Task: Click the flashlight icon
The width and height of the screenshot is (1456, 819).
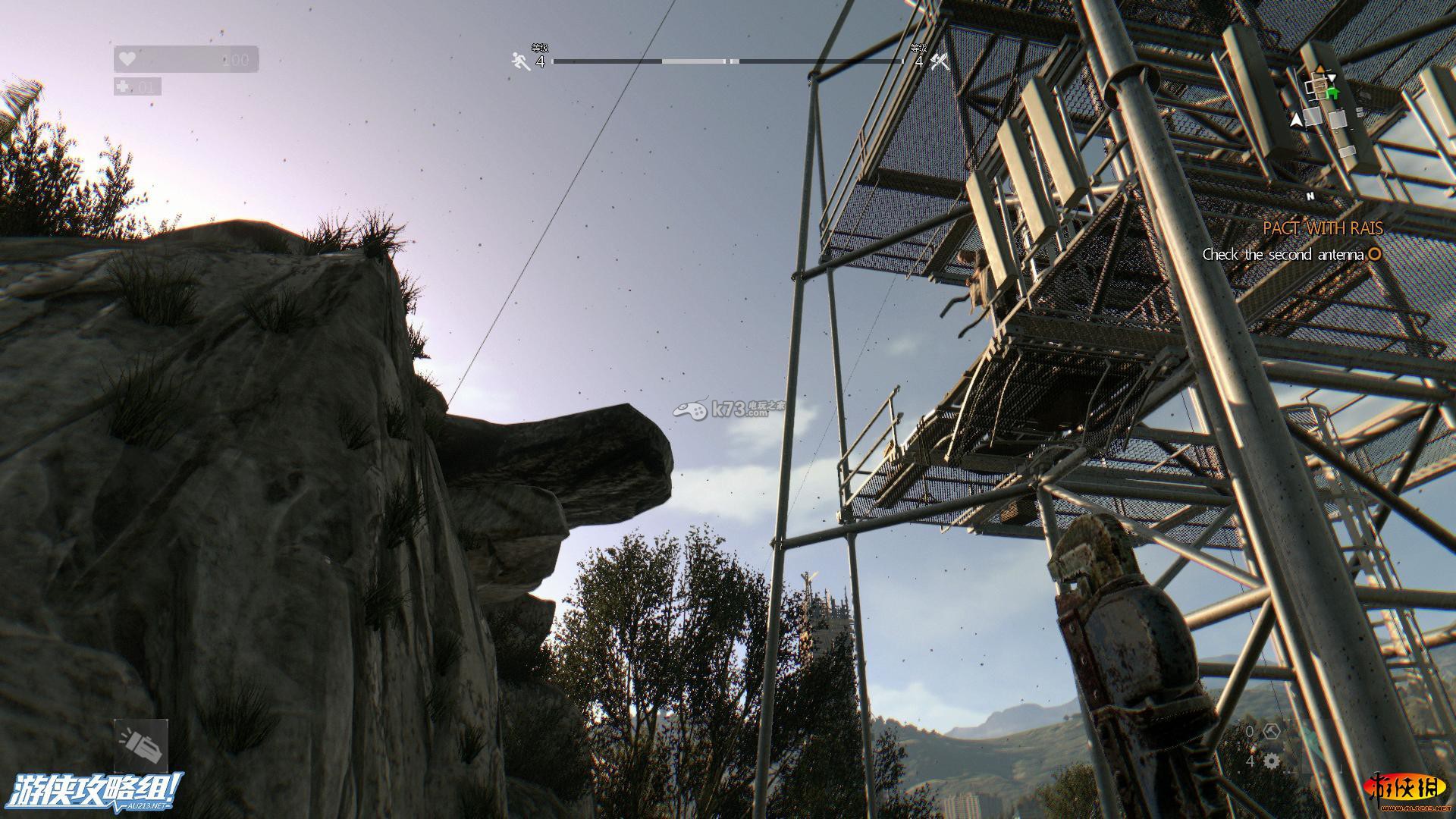Action: [141, 745]
